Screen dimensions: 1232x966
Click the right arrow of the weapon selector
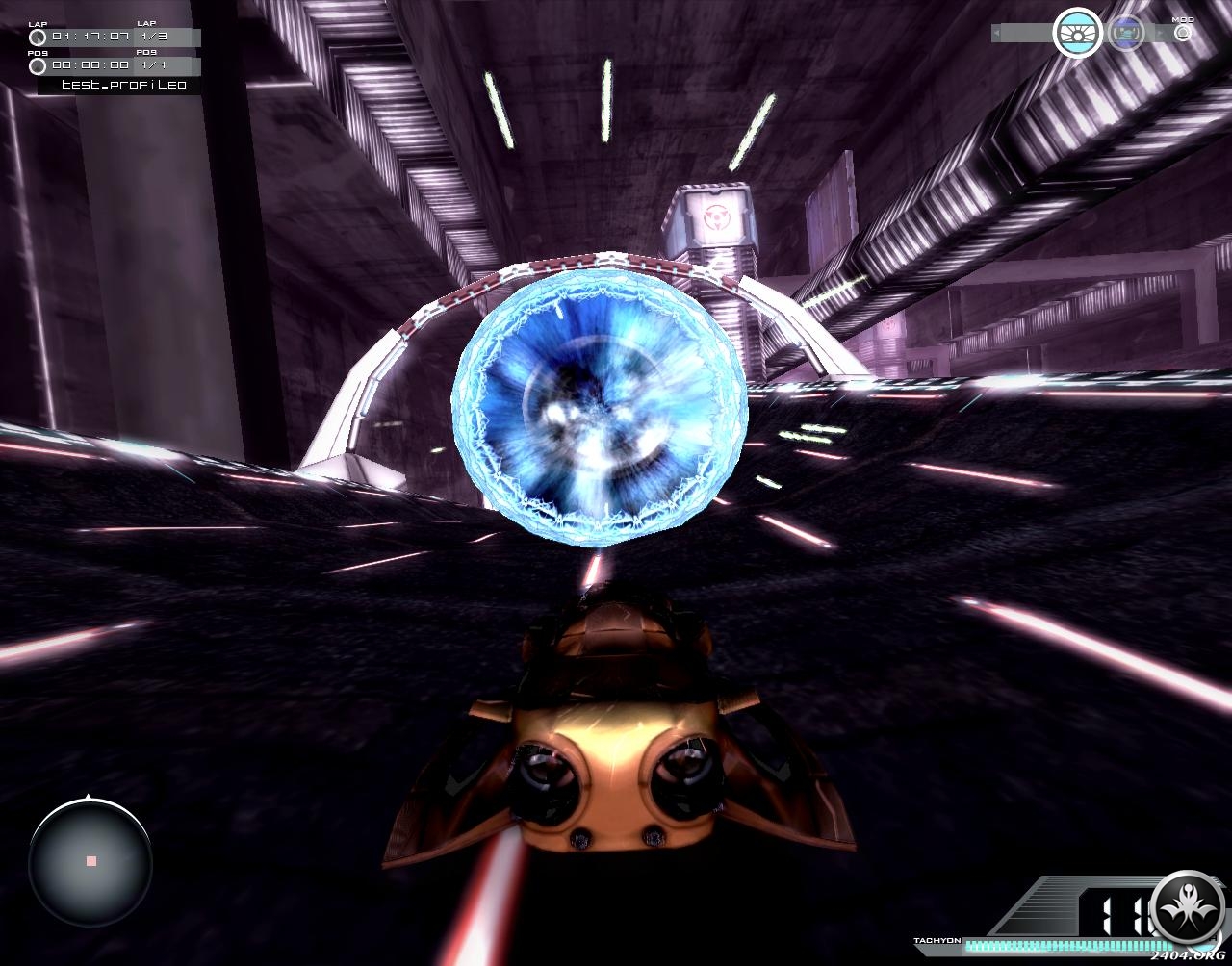(x=1157, y=34)
